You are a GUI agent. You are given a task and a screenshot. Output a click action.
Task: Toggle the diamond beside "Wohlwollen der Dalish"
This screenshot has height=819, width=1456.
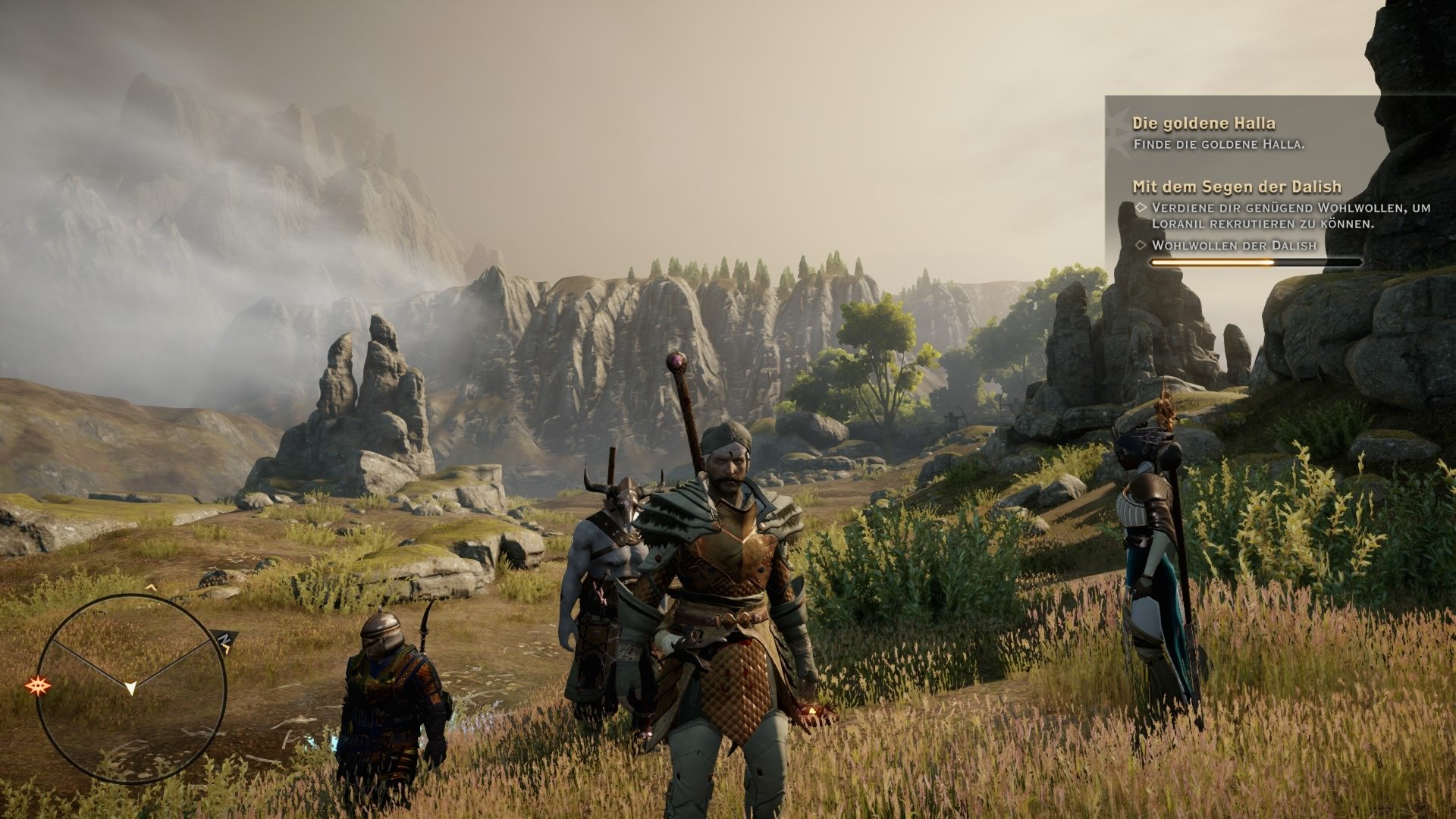(1141, 244)
